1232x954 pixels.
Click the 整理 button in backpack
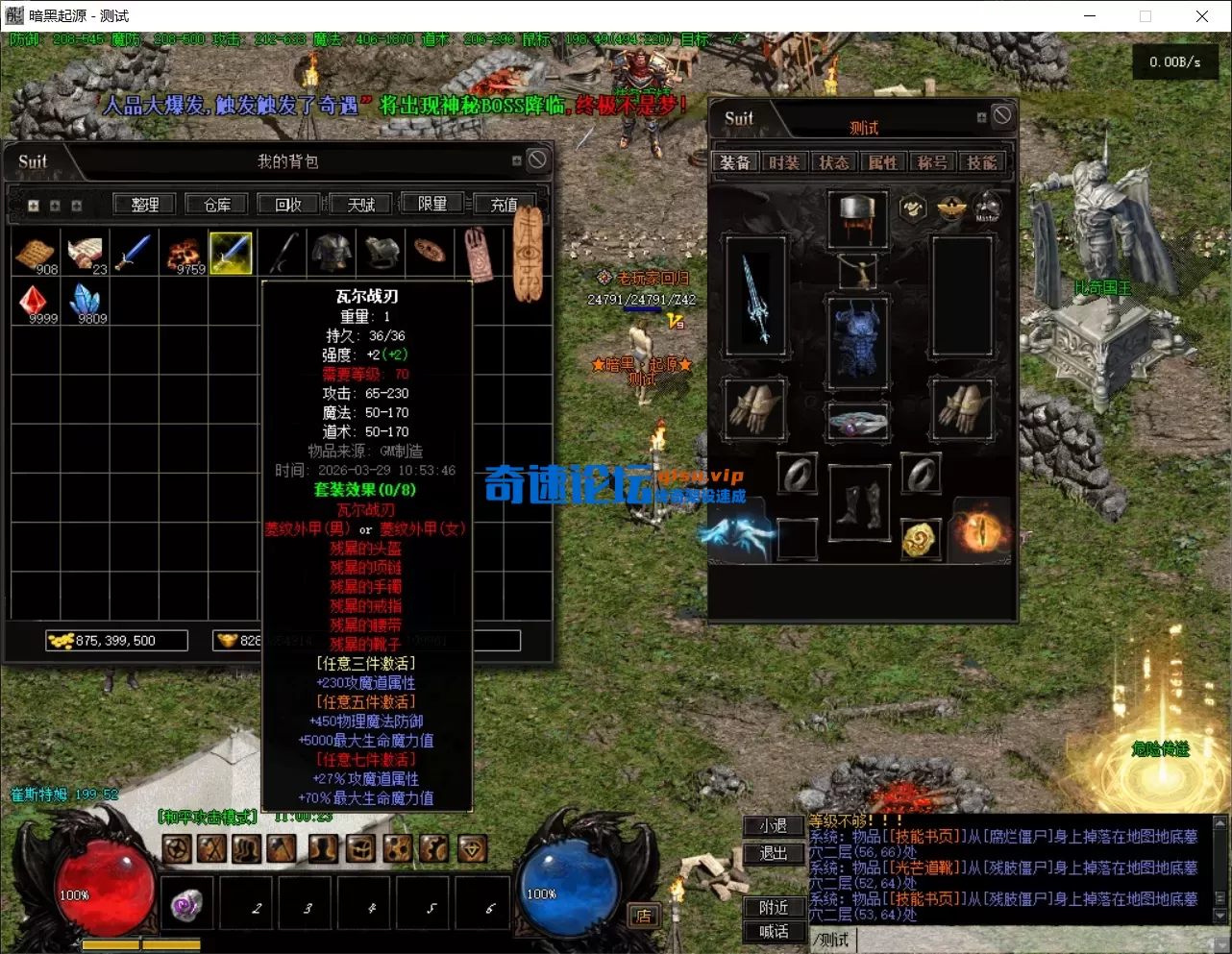(145, 204)
